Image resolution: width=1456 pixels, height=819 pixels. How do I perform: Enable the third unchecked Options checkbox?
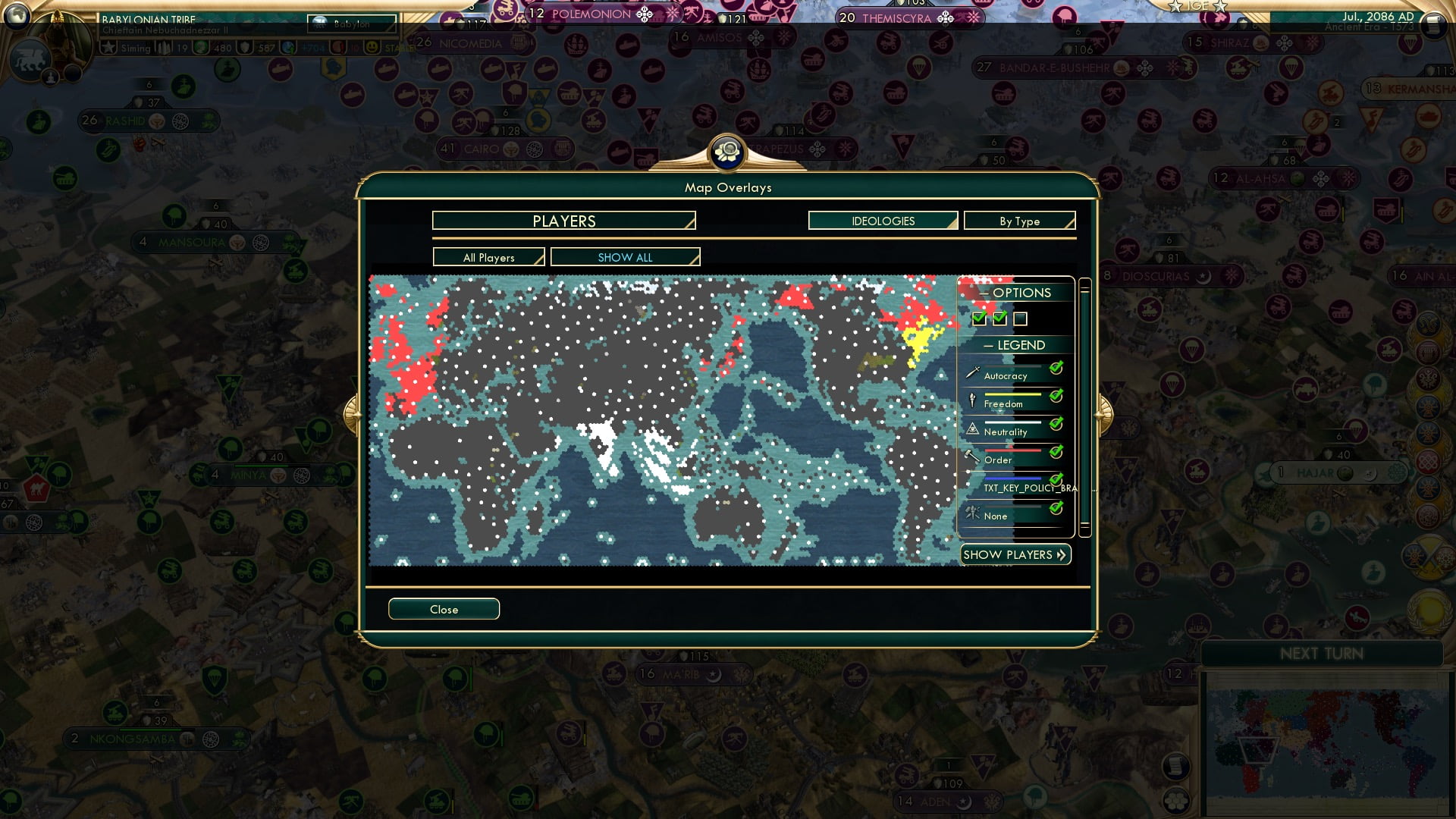coord(1021,318)
